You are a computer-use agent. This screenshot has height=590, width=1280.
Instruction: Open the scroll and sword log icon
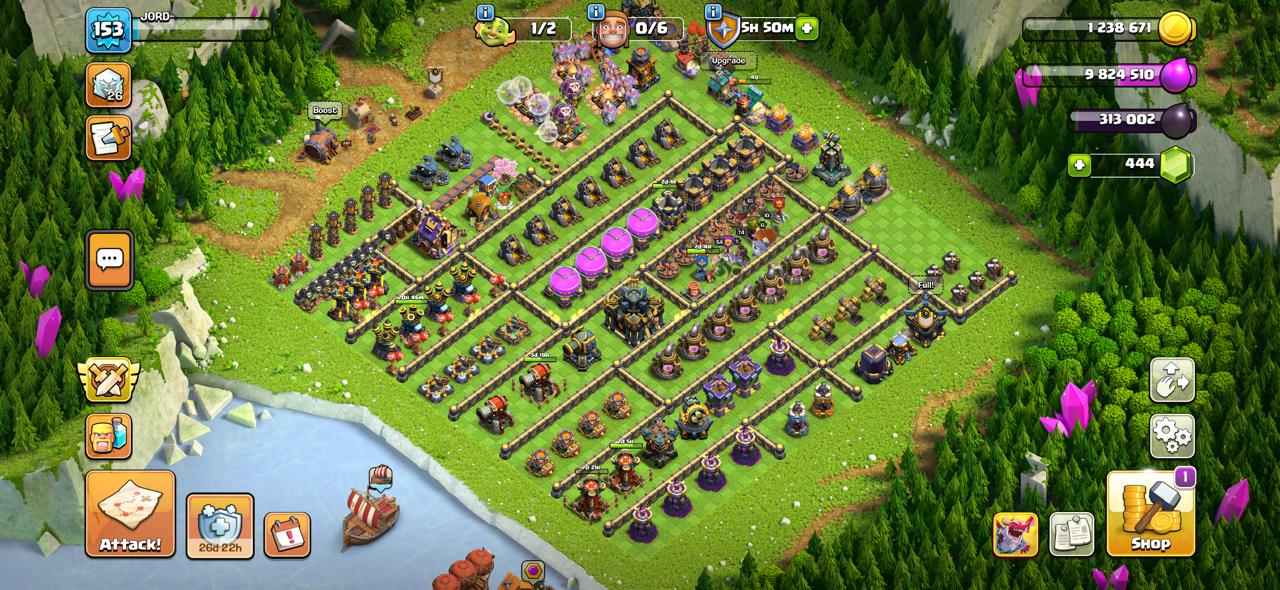108,137
